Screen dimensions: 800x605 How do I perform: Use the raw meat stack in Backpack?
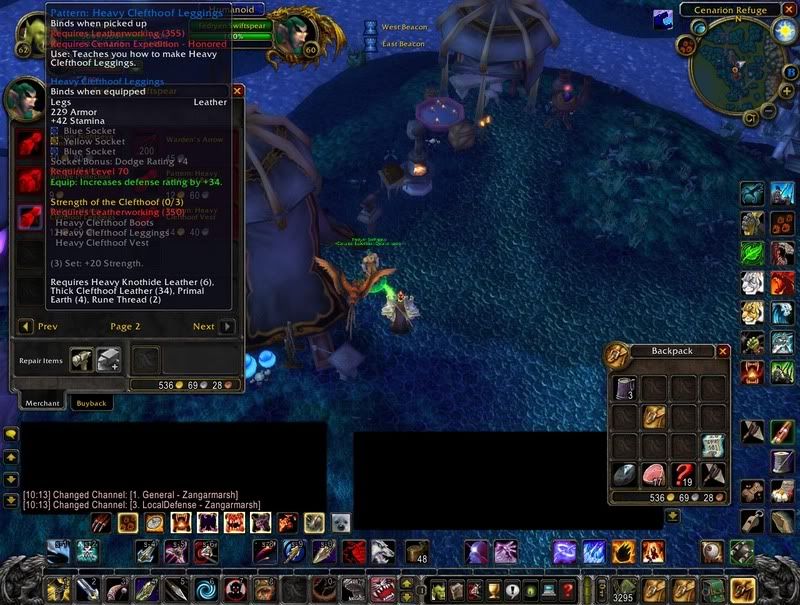click(656, 473)
